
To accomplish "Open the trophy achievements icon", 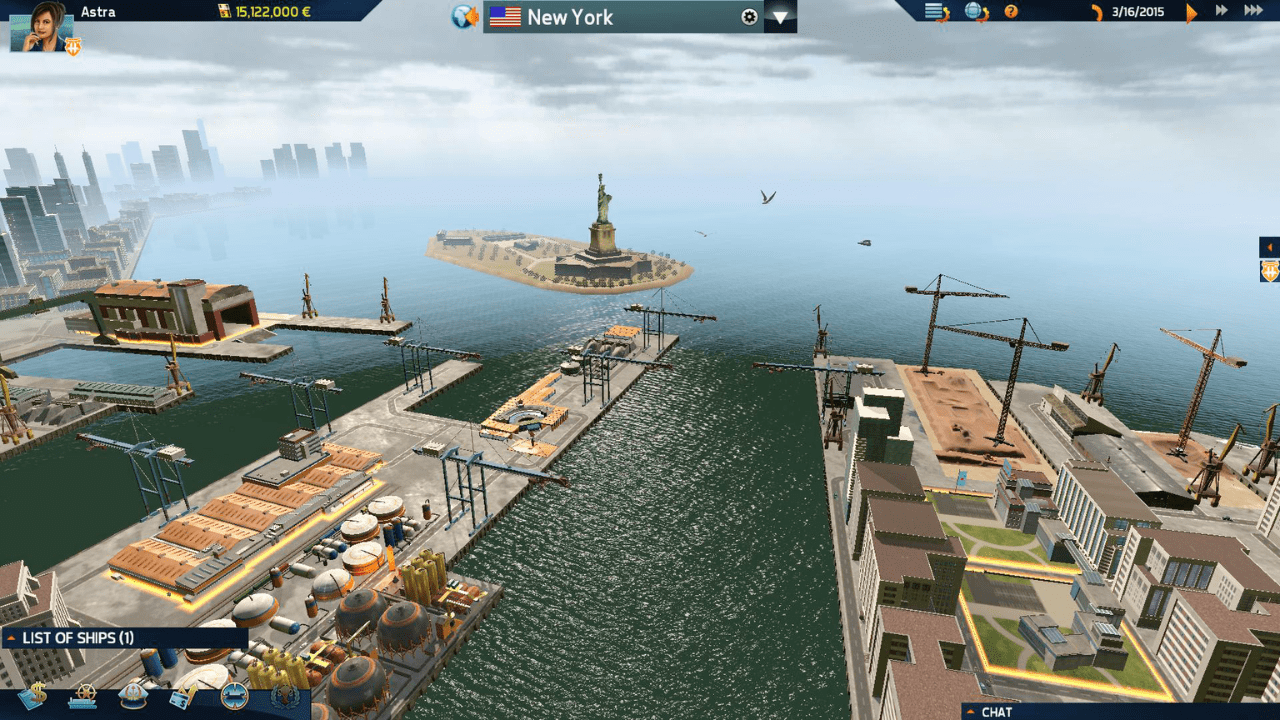I will click(x=284, y=695).
